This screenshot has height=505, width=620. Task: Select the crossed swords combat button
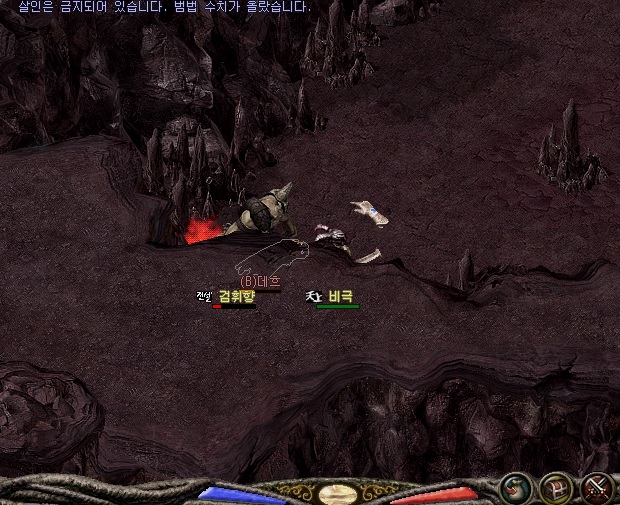coord(596,488)
